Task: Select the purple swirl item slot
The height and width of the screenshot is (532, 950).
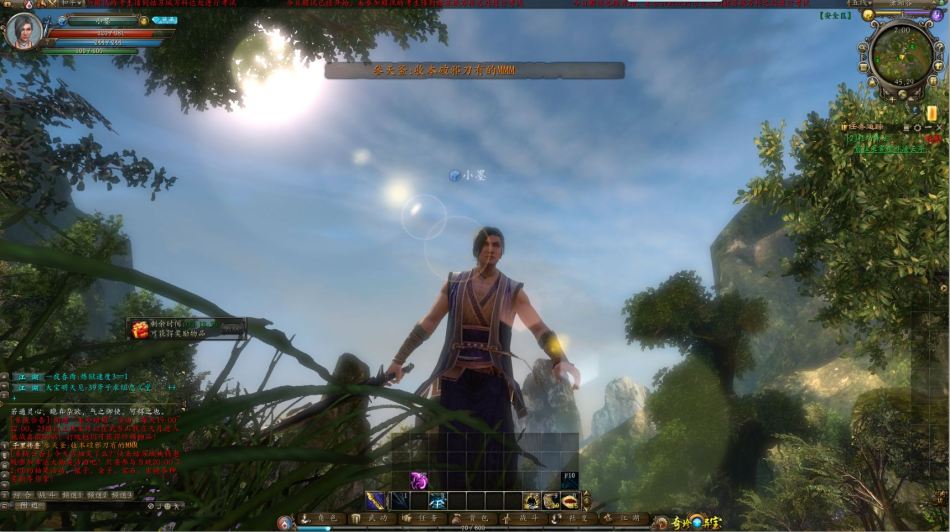Action: click(420, 480)
